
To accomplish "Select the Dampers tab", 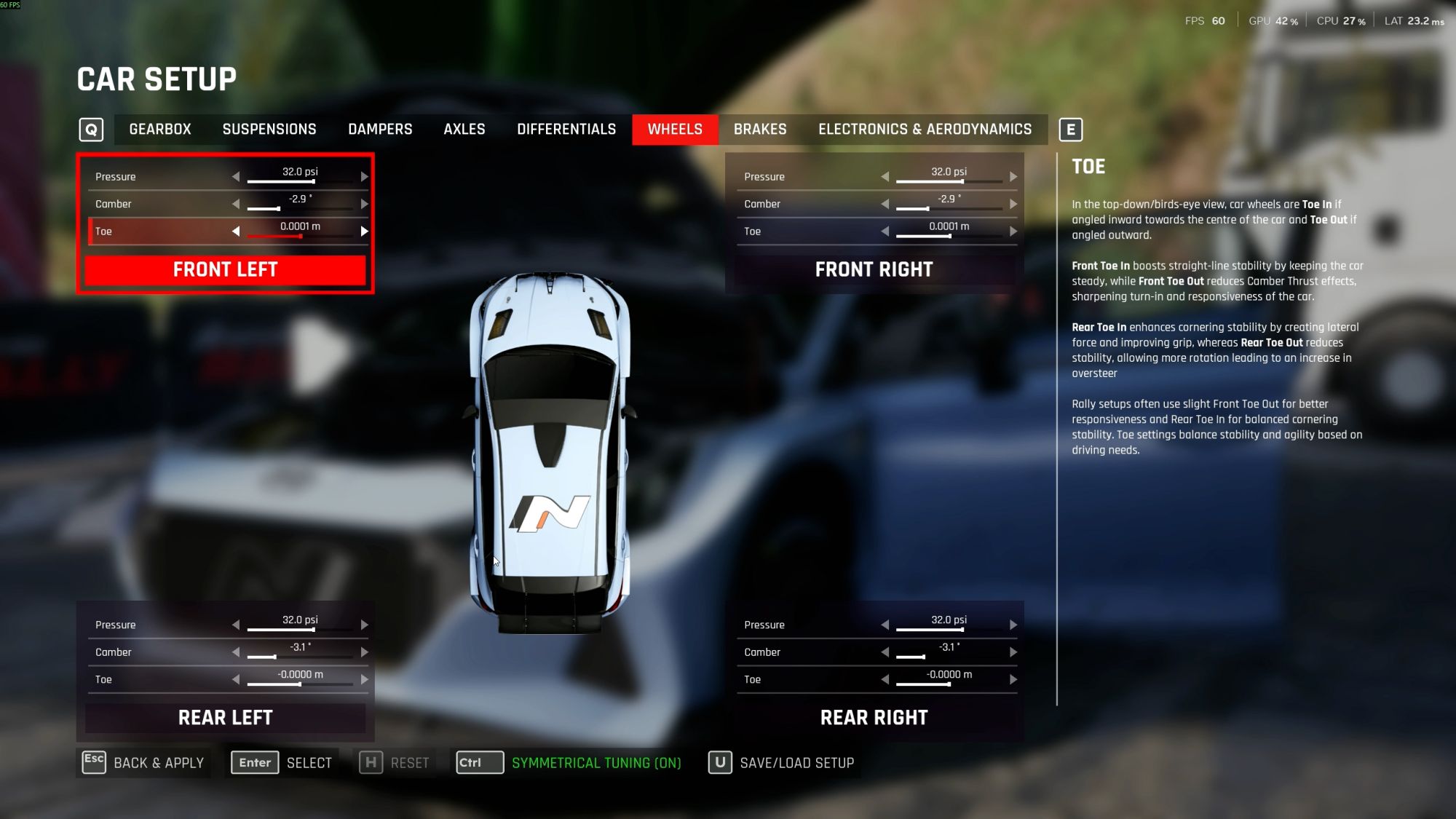I will coord(380,130).
